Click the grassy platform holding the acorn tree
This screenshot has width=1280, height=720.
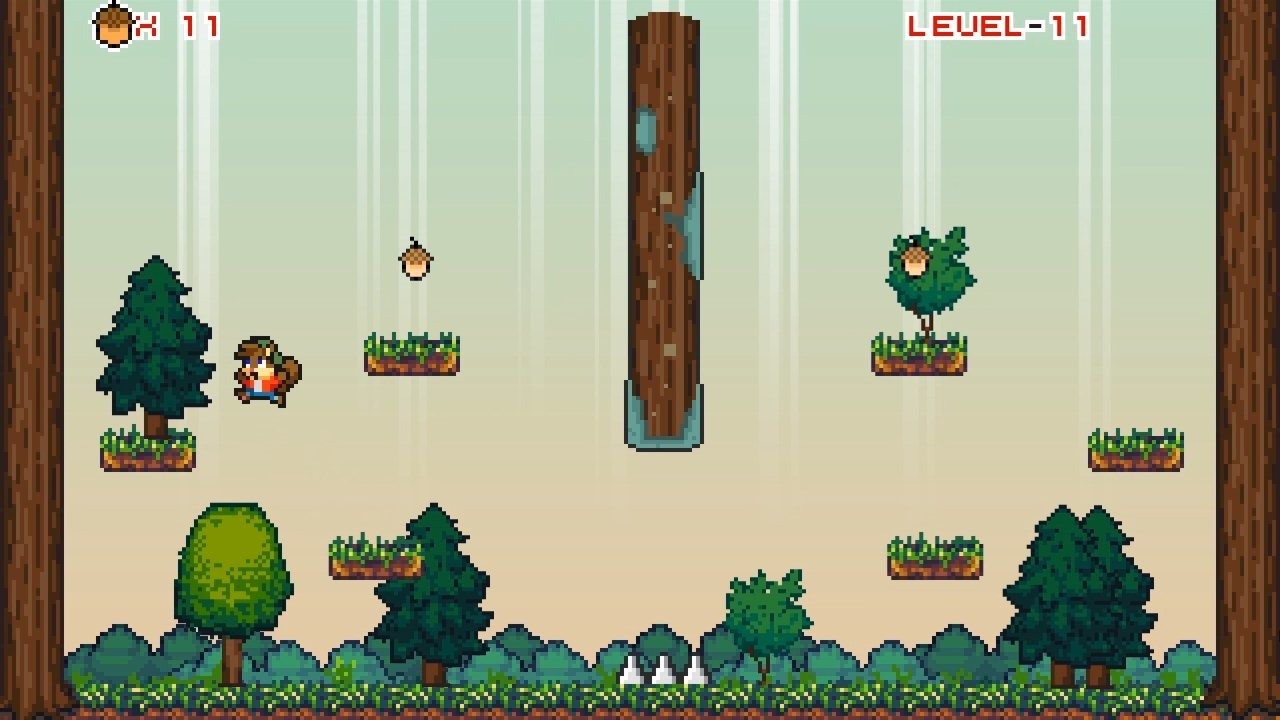click(920, 355)
